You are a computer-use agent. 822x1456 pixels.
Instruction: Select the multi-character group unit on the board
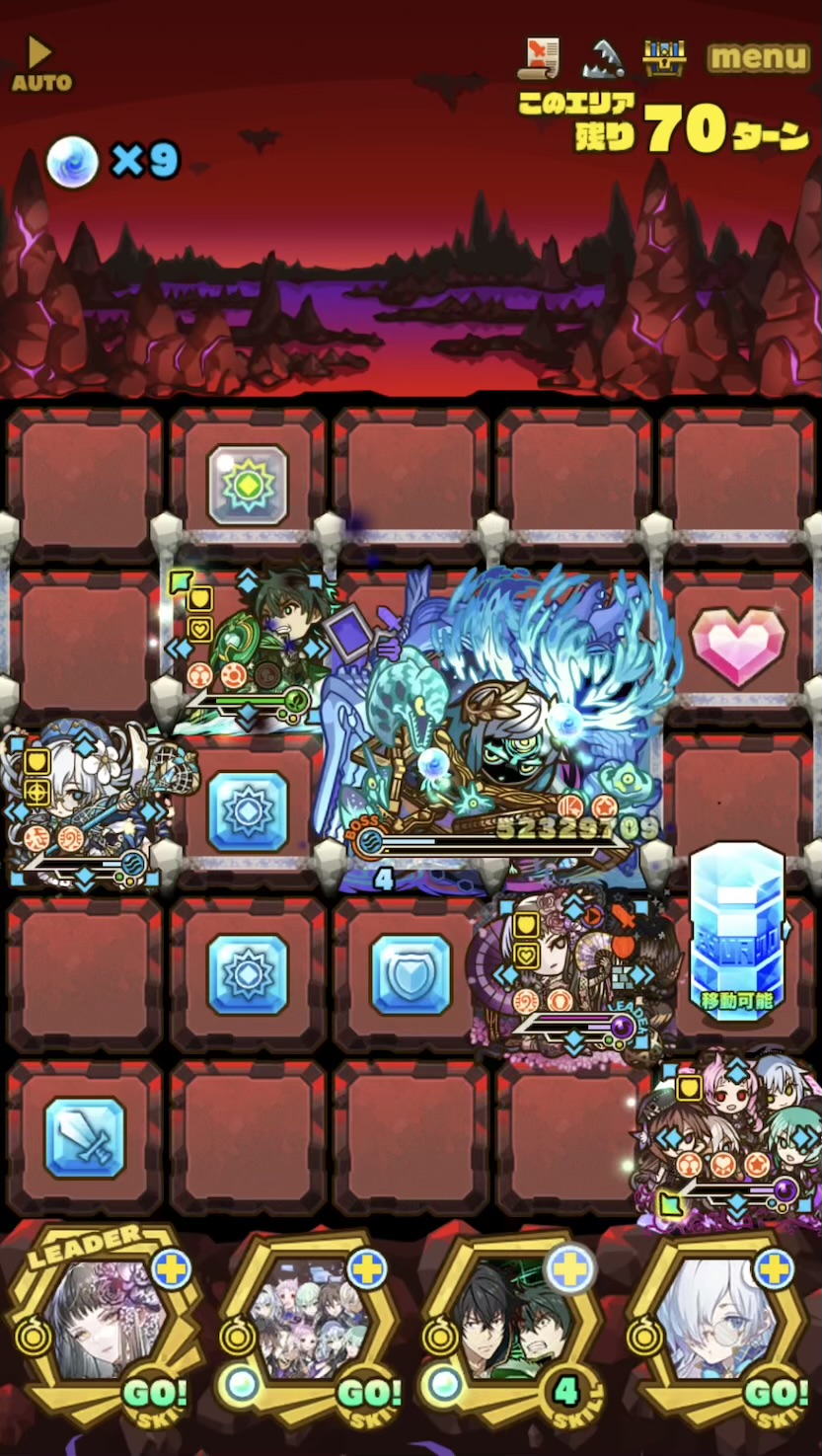point(735,1135)
